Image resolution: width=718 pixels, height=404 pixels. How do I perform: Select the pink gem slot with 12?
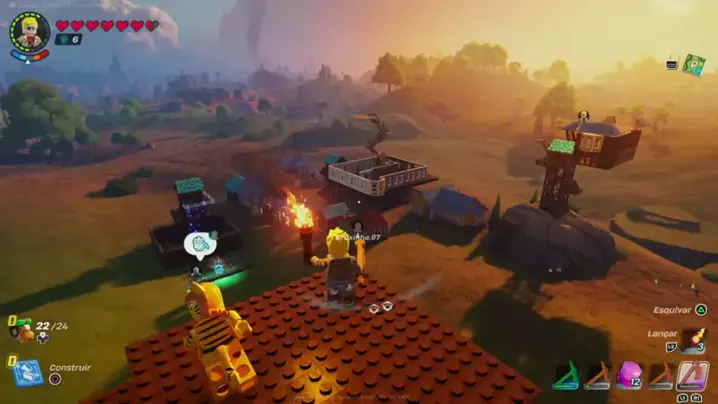(629, 375)
